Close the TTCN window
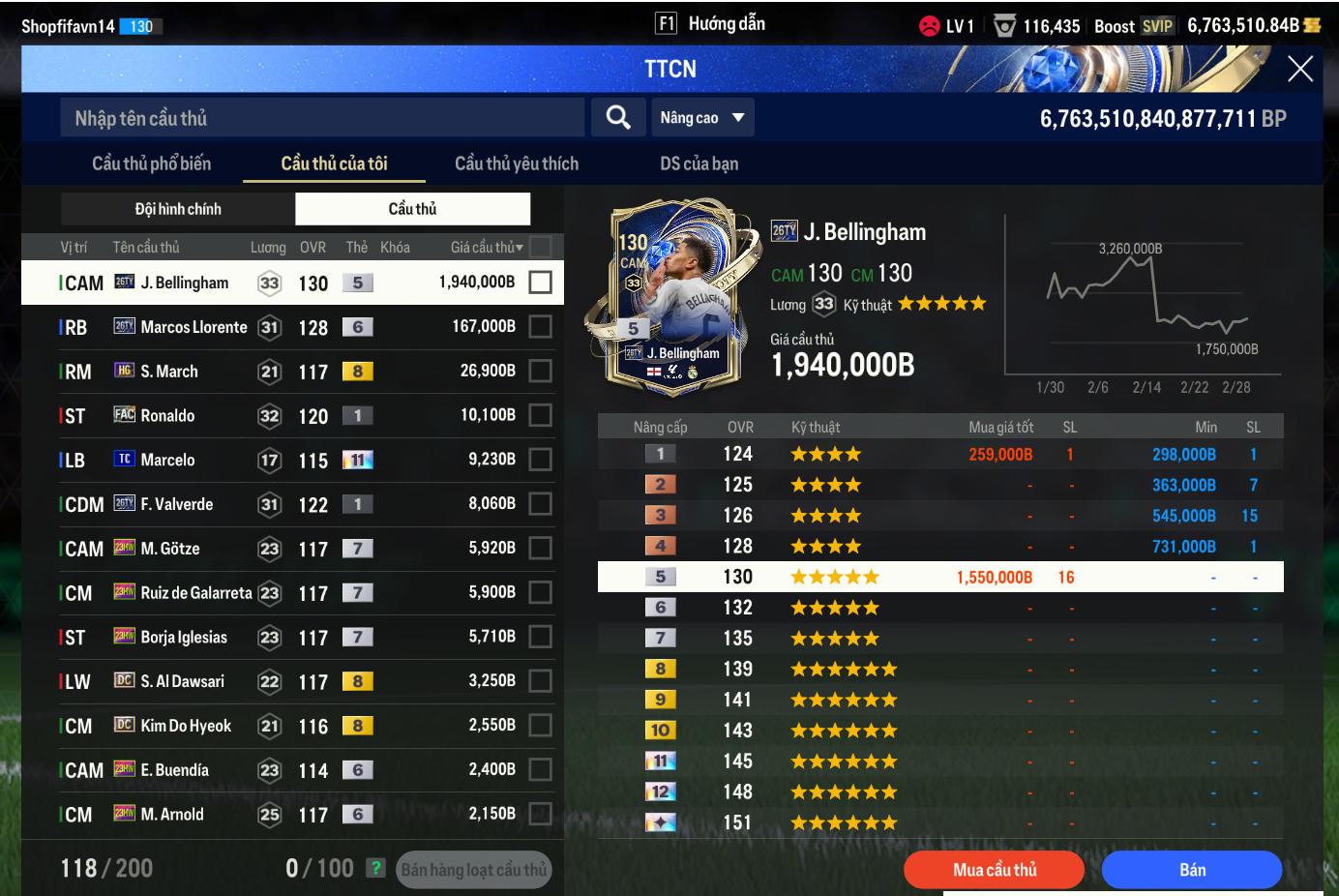 pyautogui.click(x=1299, y=69)
